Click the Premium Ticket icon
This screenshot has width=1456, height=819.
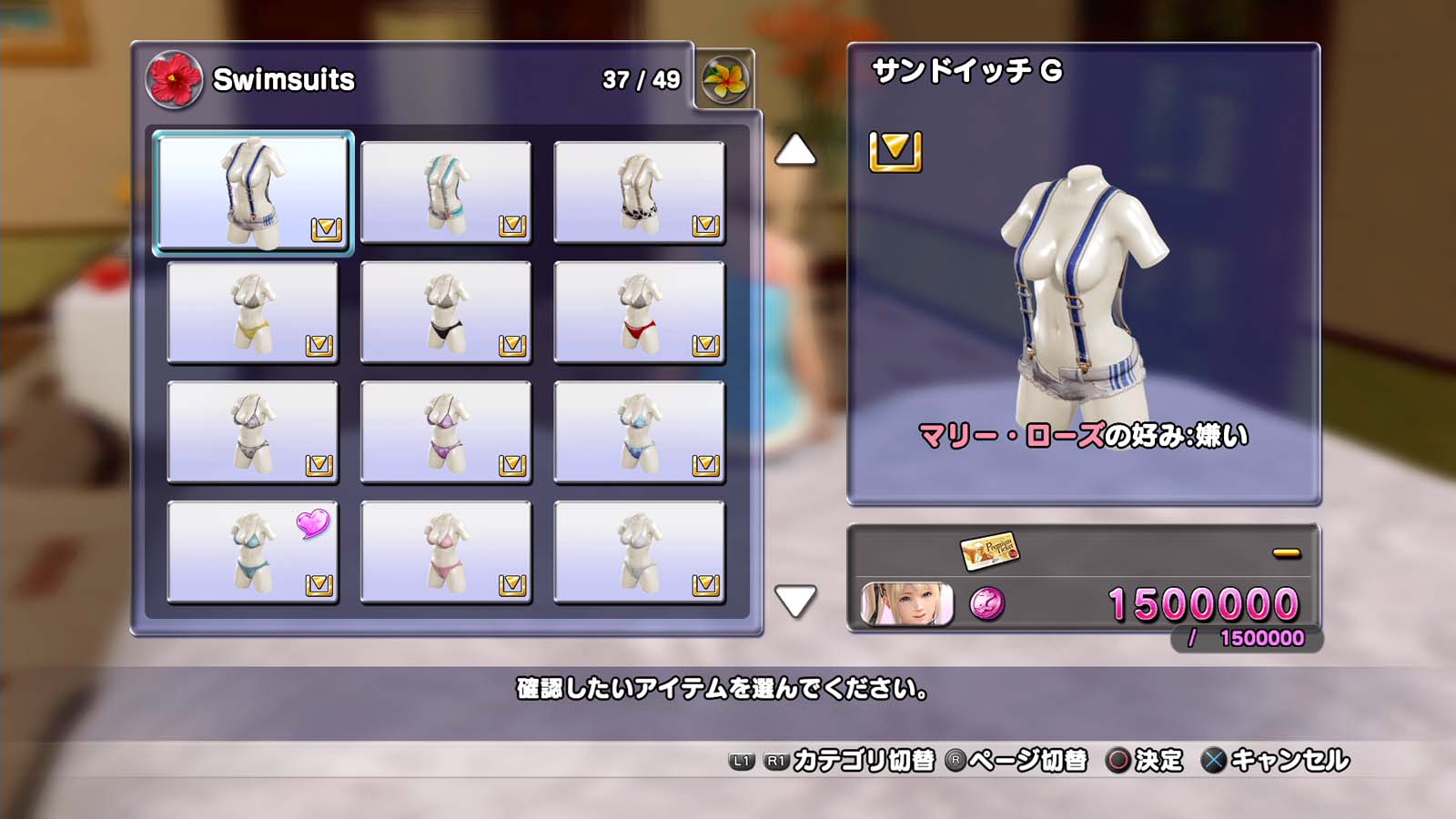coord(989,551)
